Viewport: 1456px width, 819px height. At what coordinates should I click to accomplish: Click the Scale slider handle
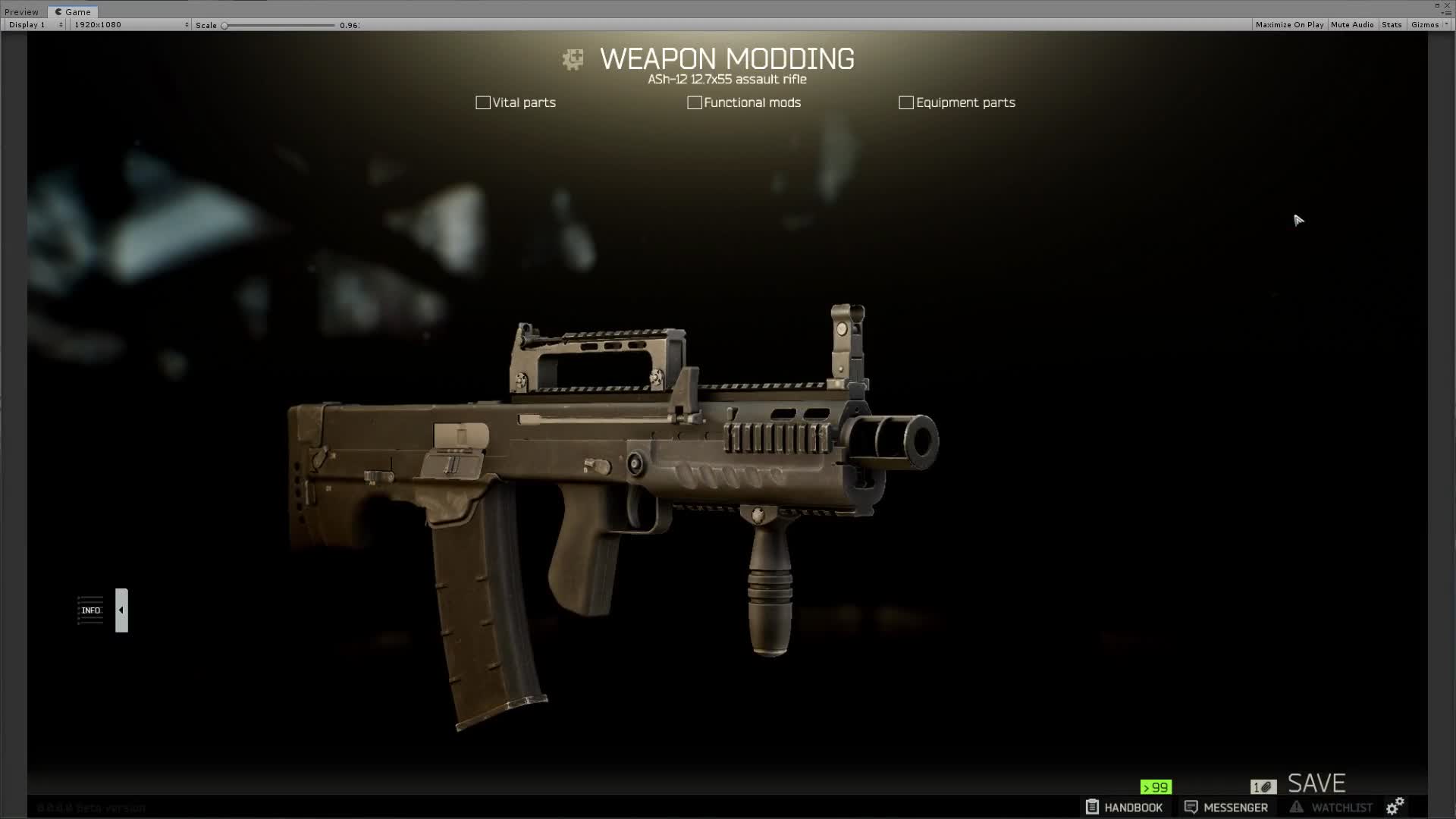[x=224, y=26]
